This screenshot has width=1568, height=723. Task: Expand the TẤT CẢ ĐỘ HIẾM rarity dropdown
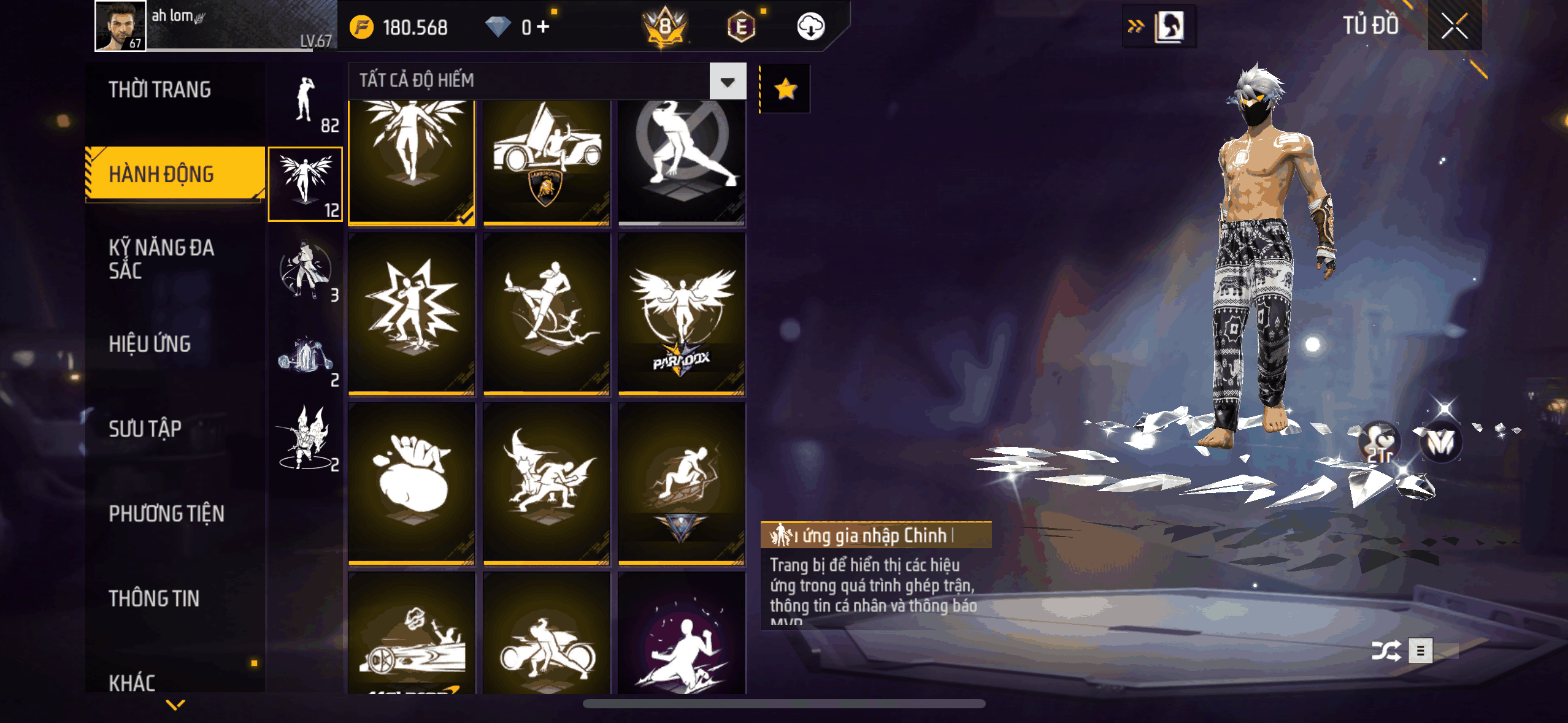click(x=728, y=81)
